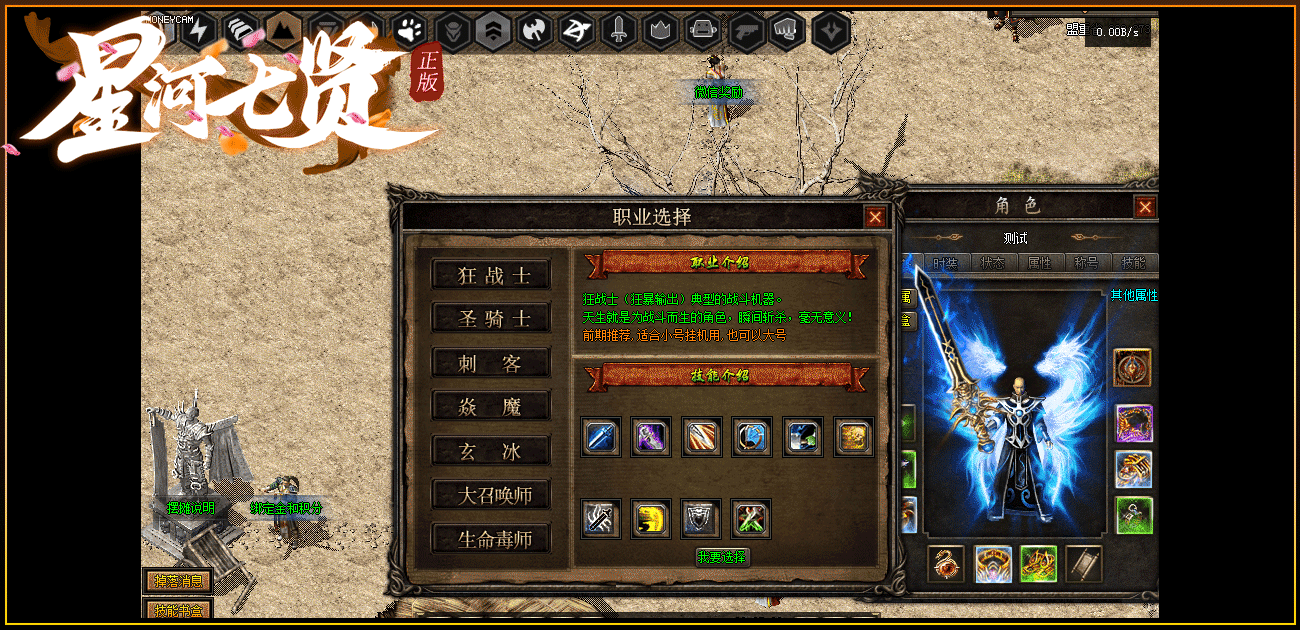1300x630 pixels.
Task: Click the 其他属性 link
Action: pyautogui.click(x=1134, y=296)
